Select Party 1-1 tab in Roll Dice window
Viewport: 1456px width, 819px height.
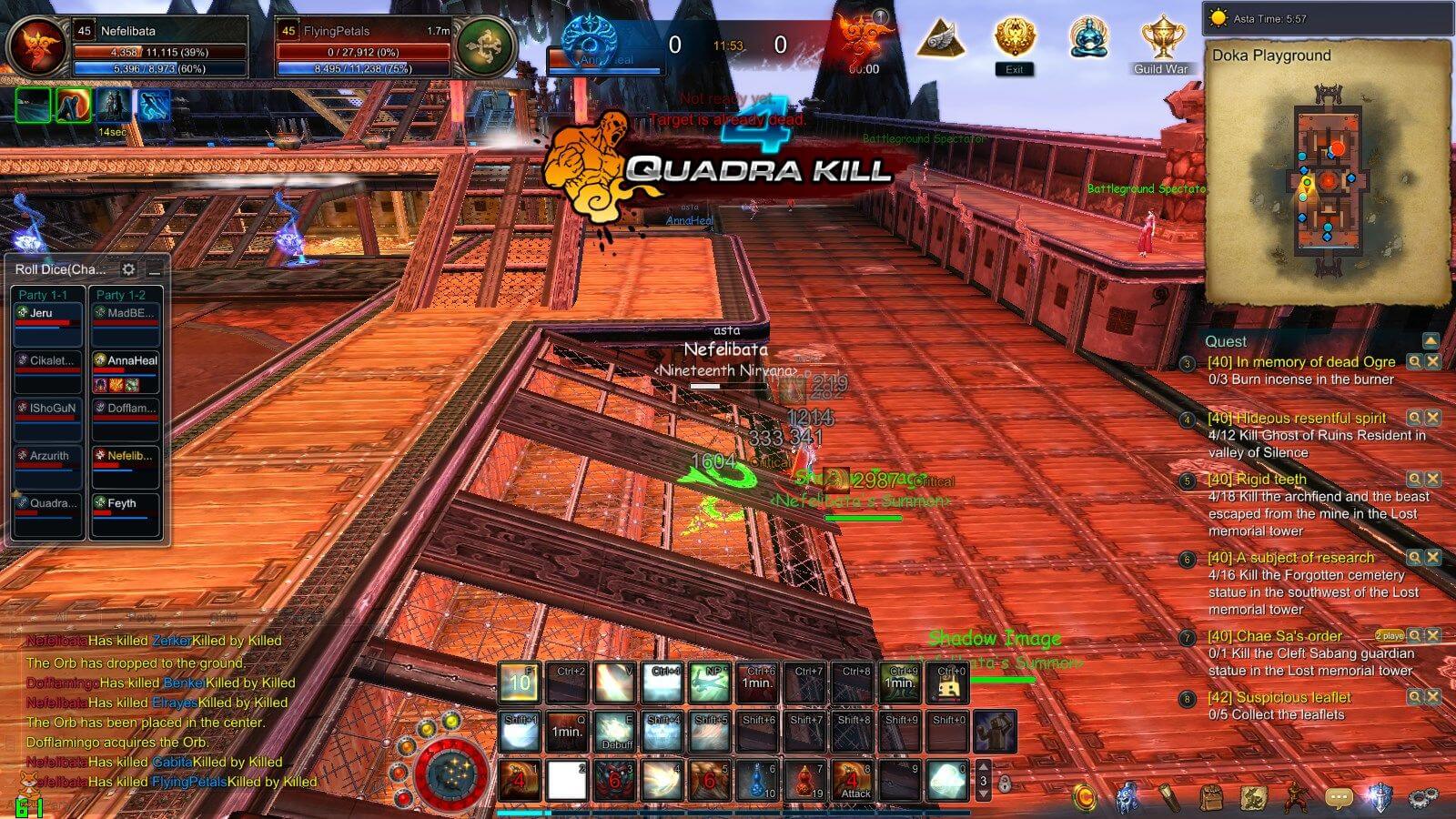pyautogui.click(x=42, y=294)
